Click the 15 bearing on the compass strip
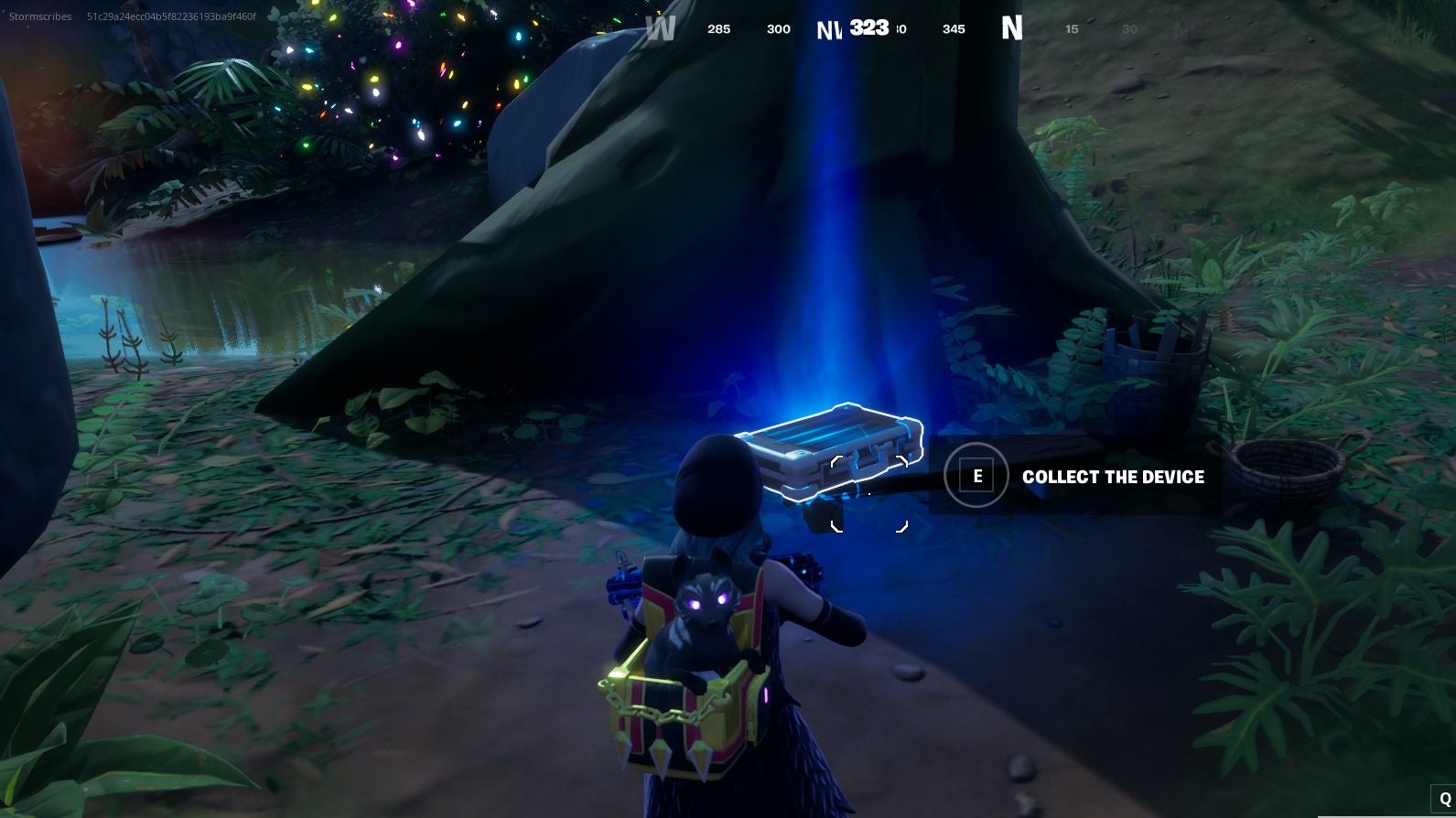Screen dimensions: 1456x818 click(x=1071, y=28)
